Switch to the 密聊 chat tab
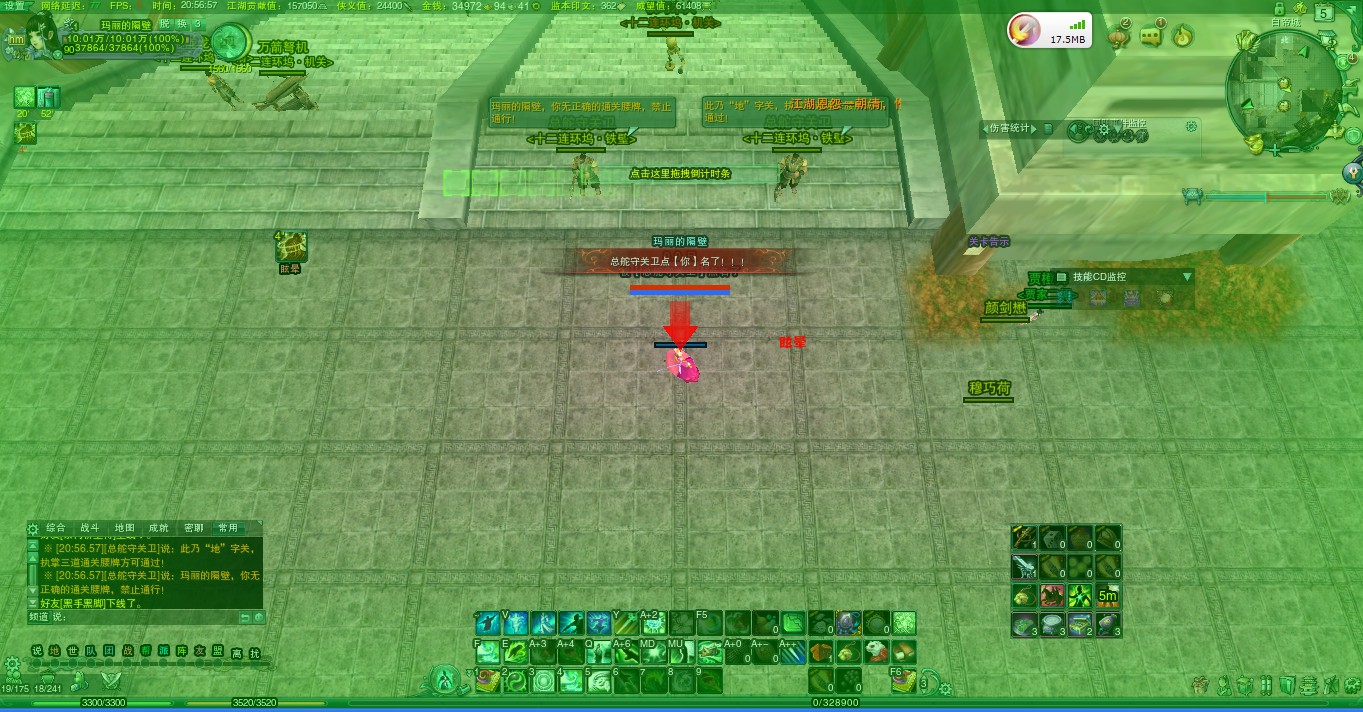Screen dimensions: 1363x712 click(x=193, y=528)
